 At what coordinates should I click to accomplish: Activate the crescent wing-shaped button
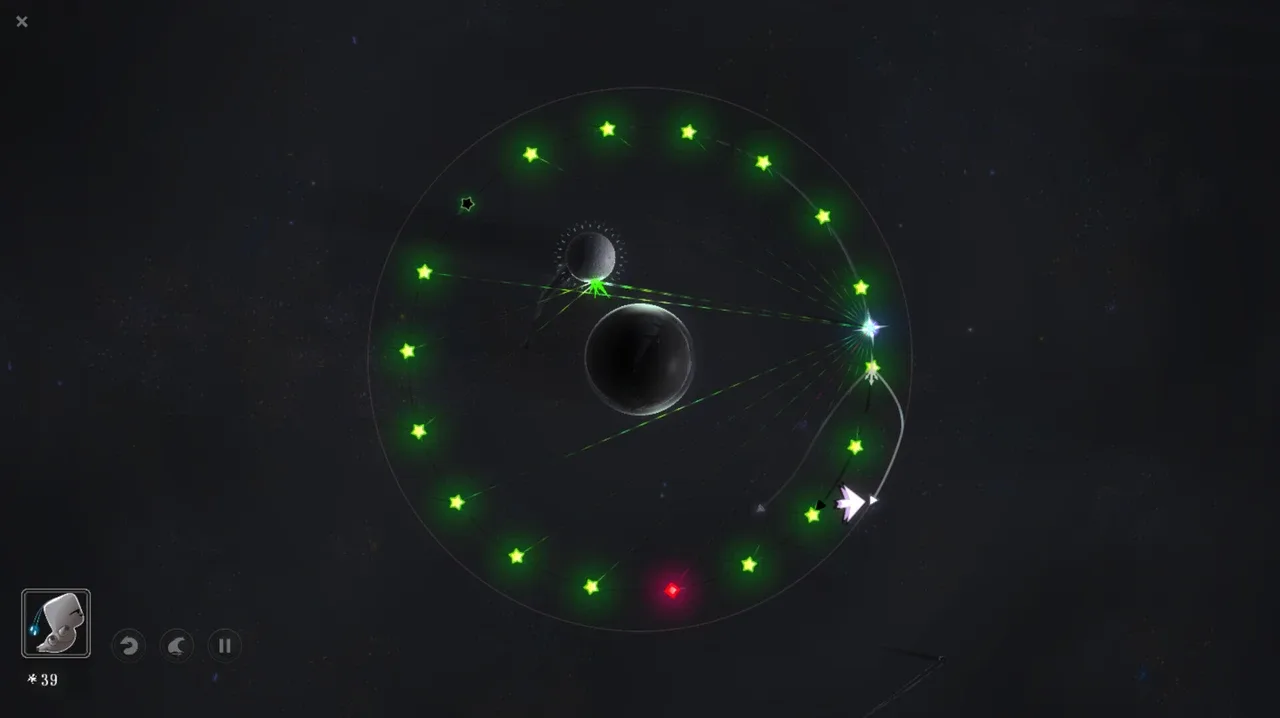176,646
